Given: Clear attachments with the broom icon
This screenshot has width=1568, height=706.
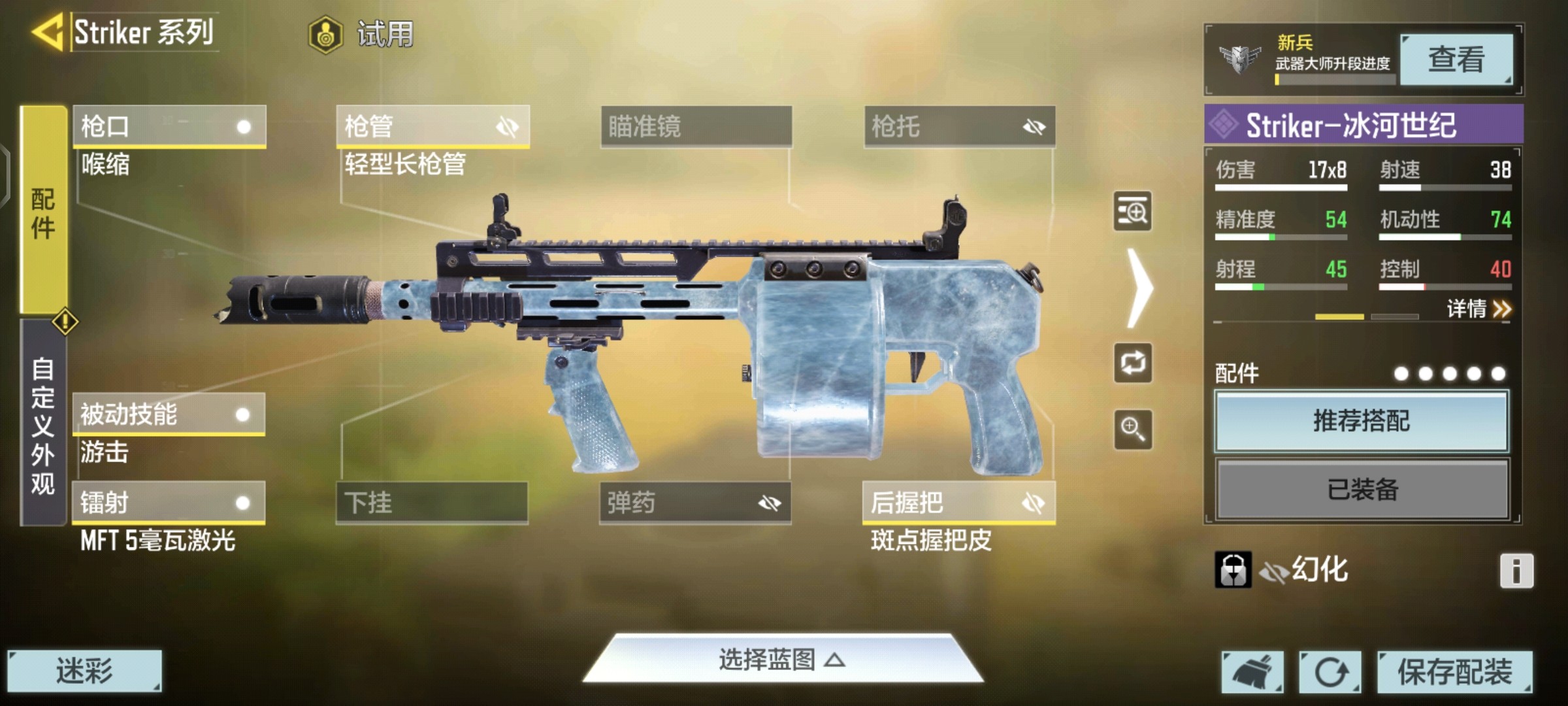Looking at the screenshot, I should (x=1252, y=671).
